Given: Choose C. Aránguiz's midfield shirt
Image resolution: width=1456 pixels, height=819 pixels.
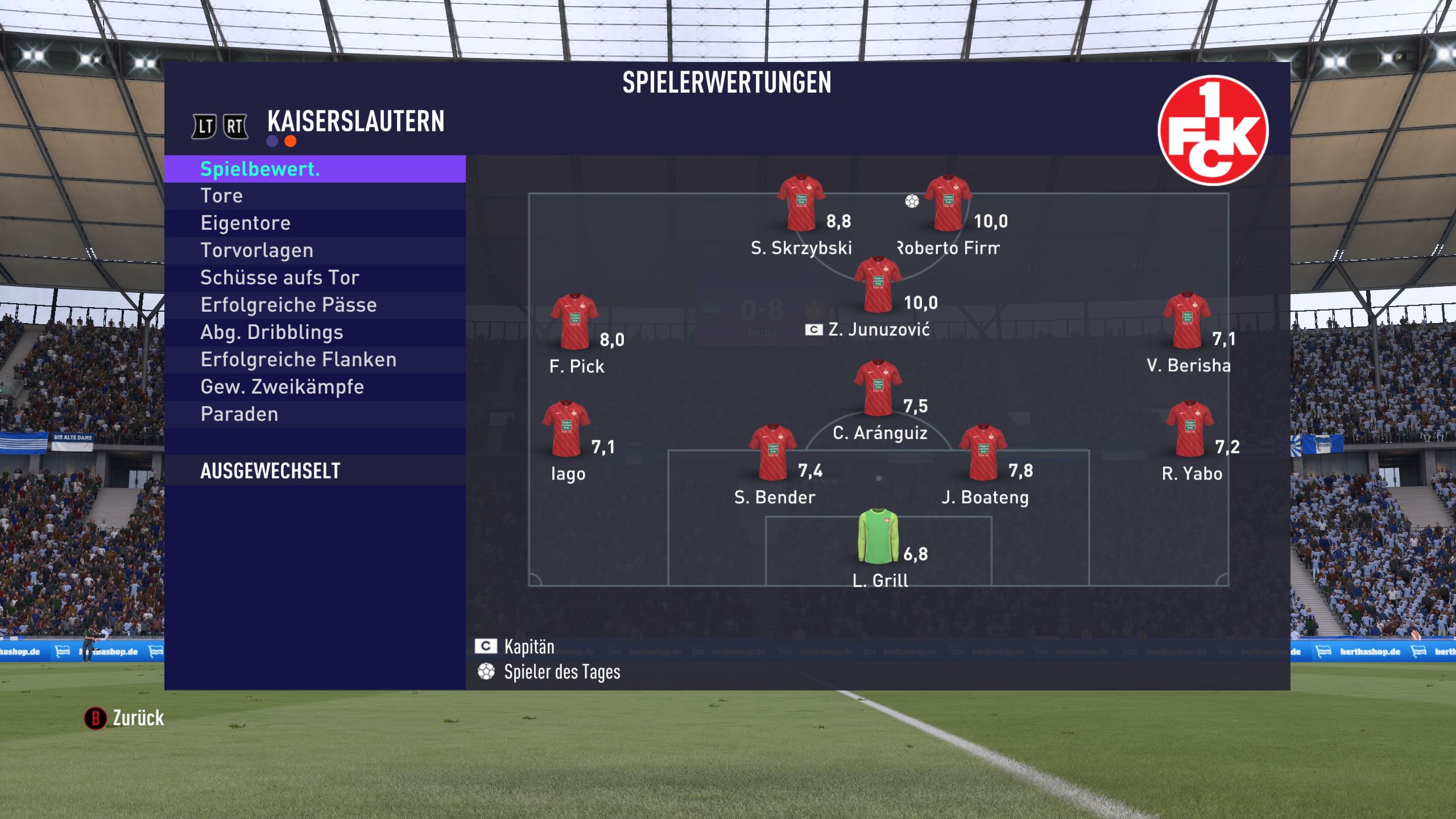Looking at the screenshot, I should [x=877, y=388].
